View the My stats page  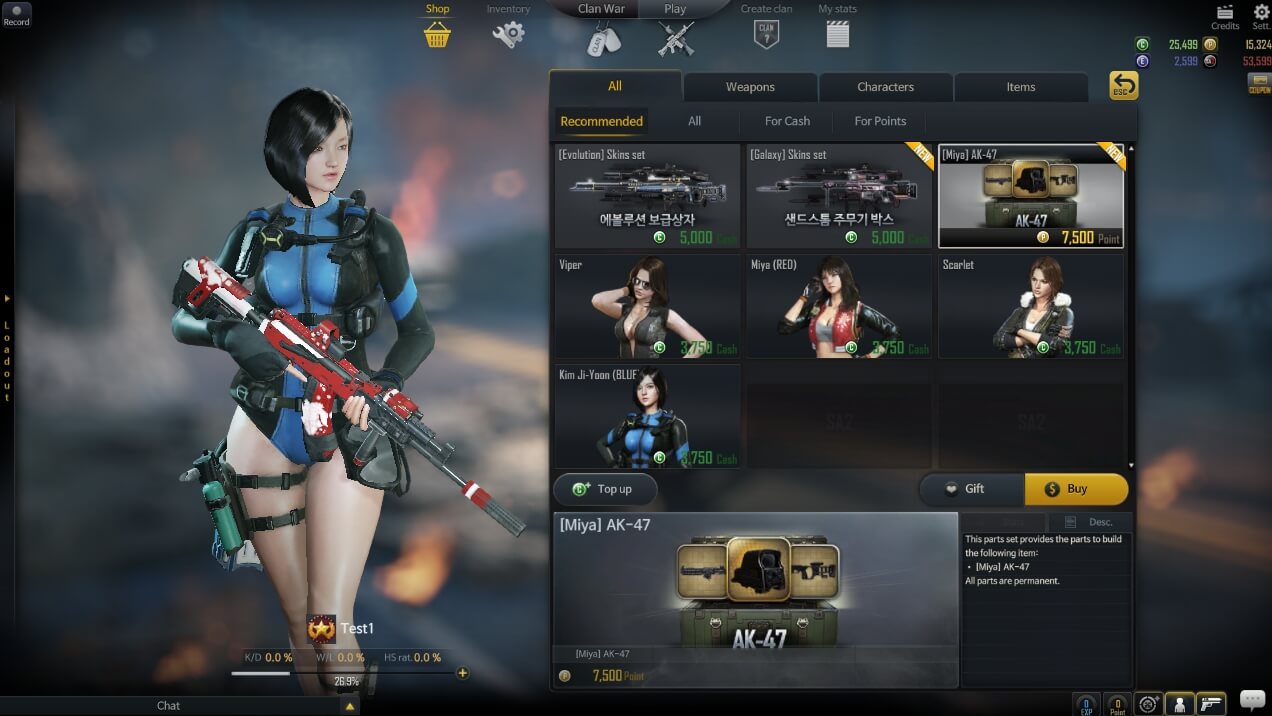pyautogui.click(x=837, y=28)
